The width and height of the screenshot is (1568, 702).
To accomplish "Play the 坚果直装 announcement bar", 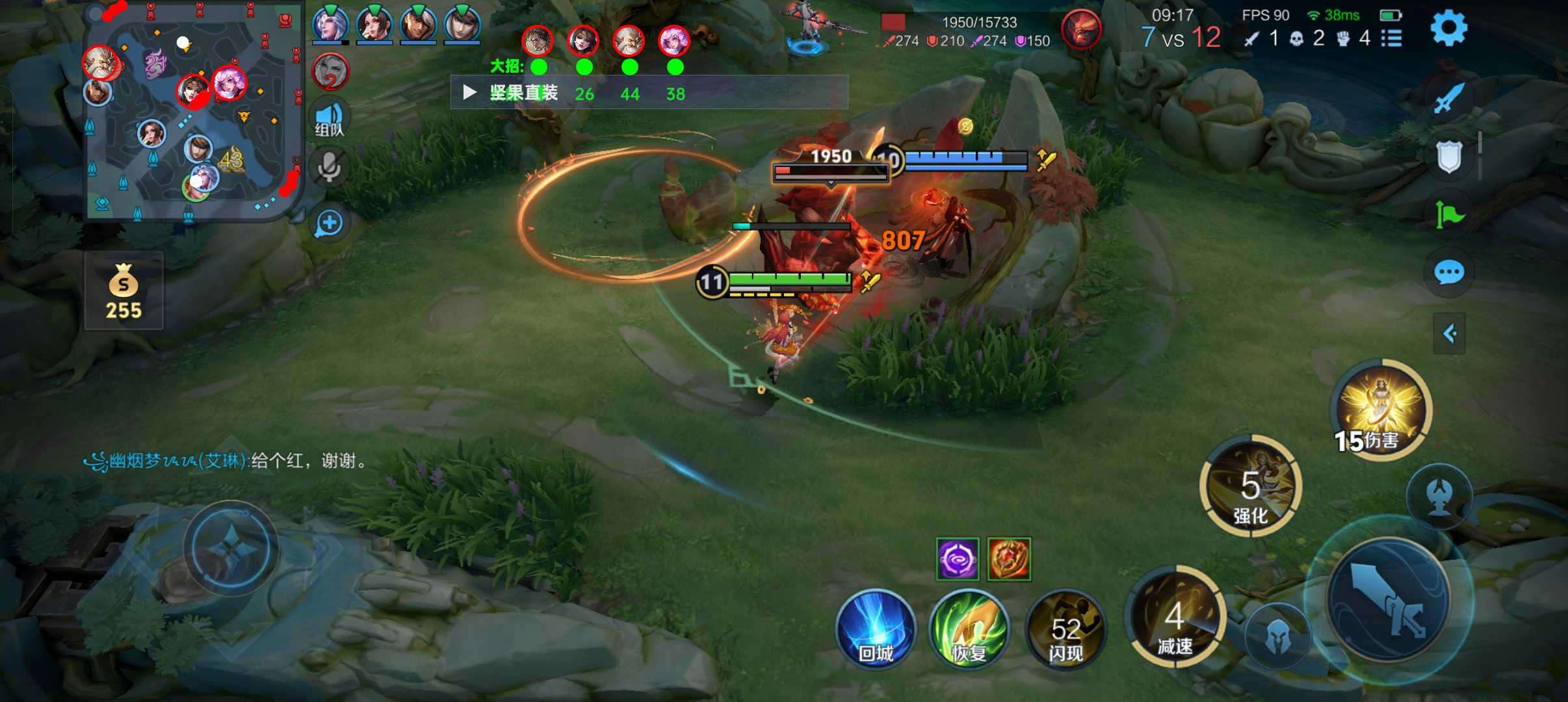I will click(469, 93).
